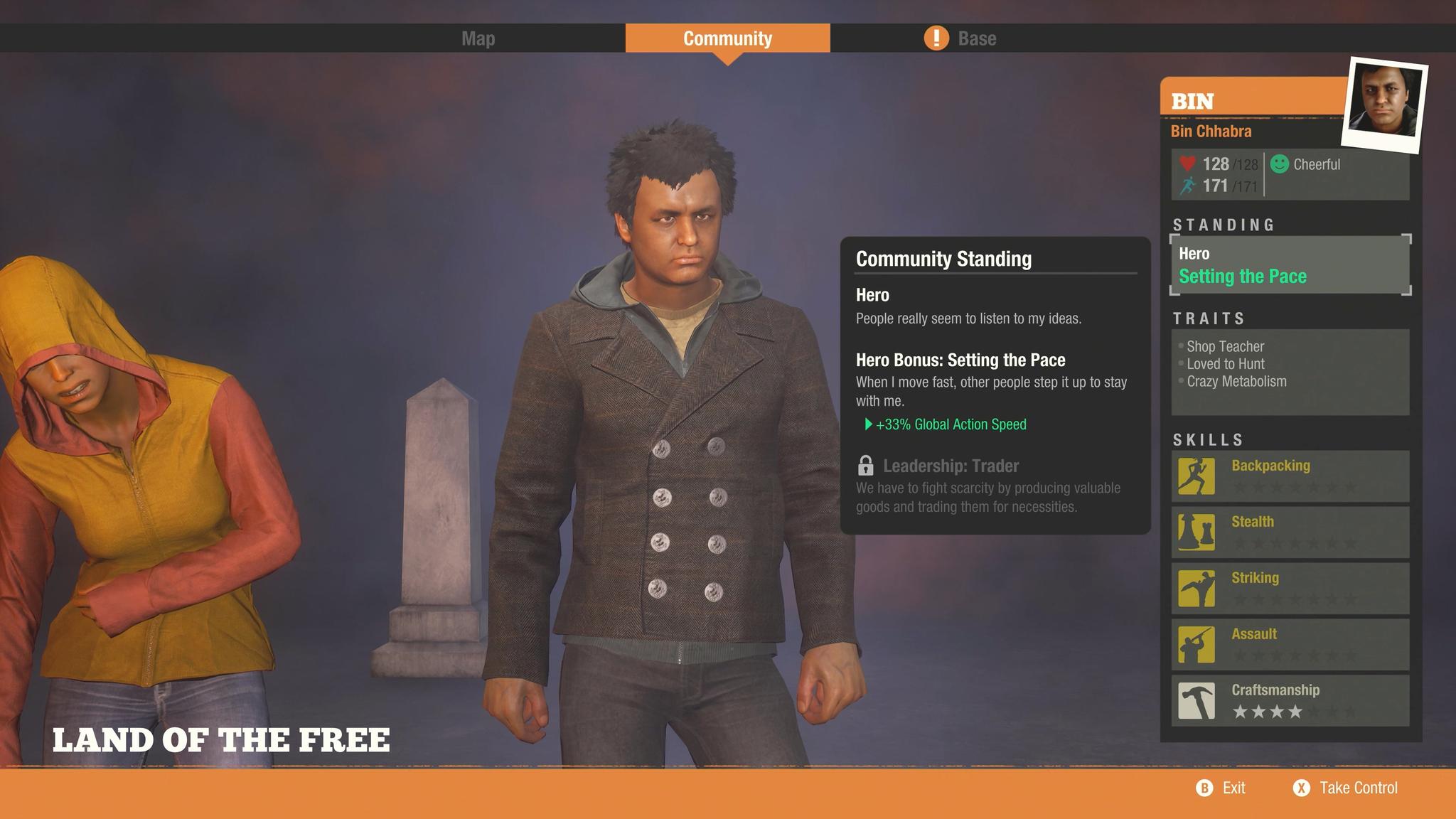Select the Hero standing panel
The height and width of the screenshot is (819, 1456).
point(1290,264)
